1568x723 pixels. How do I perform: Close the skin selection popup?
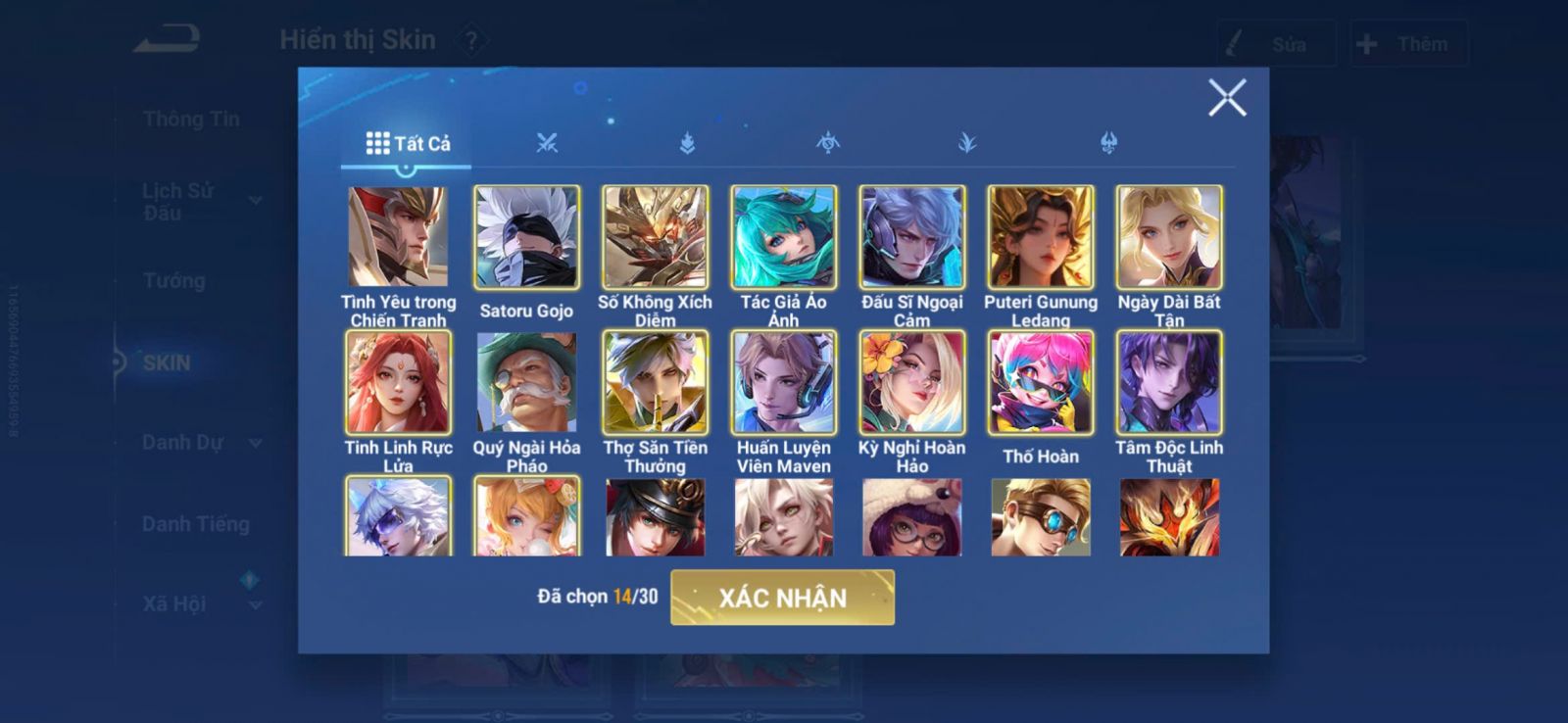click(1226, 98)
